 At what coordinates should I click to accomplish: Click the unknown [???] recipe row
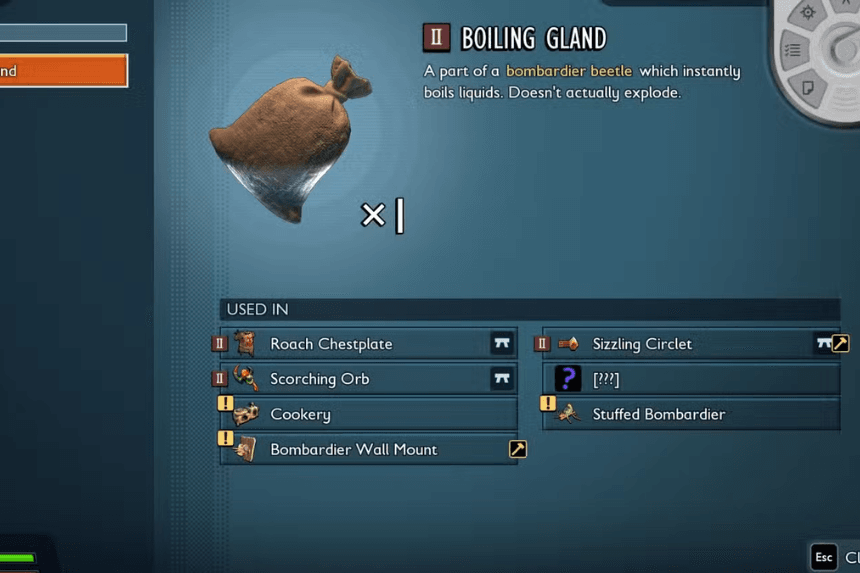[x=690, y=379]
